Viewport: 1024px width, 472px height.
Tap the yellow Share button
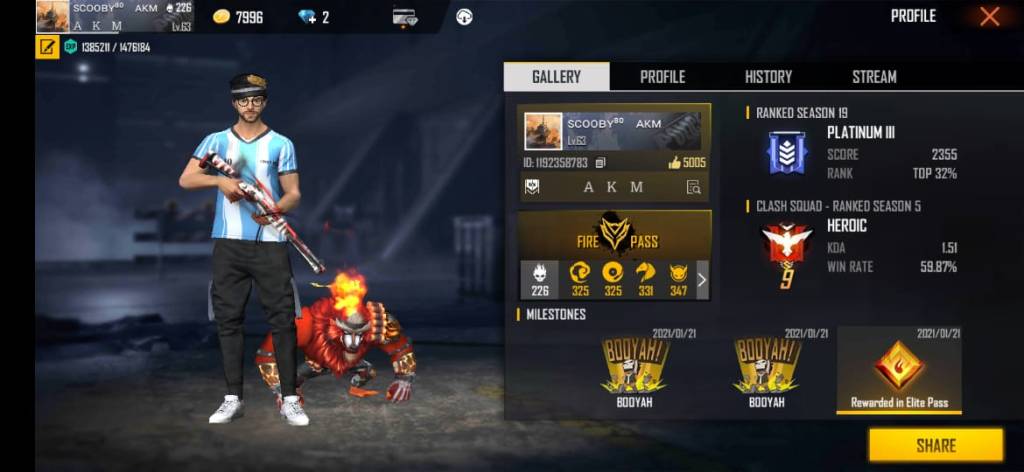click(935, 446)
